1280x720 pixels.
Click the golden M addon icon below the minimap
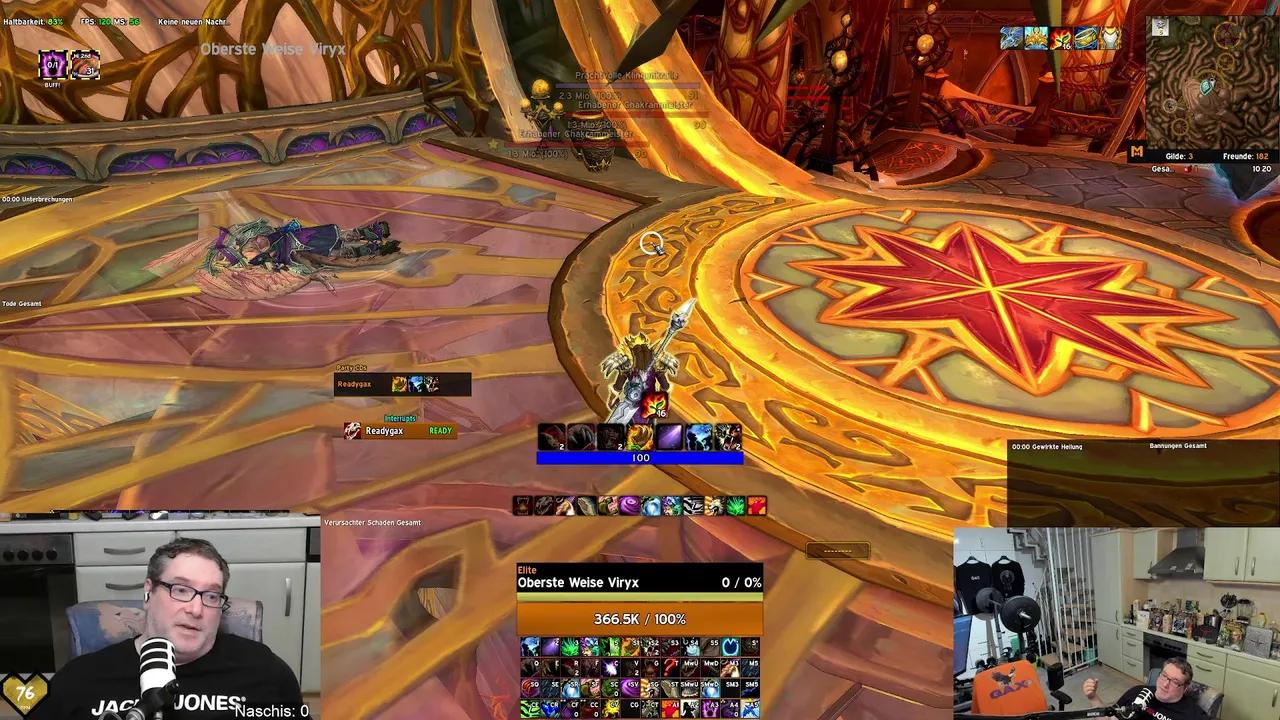[1137, 150]
